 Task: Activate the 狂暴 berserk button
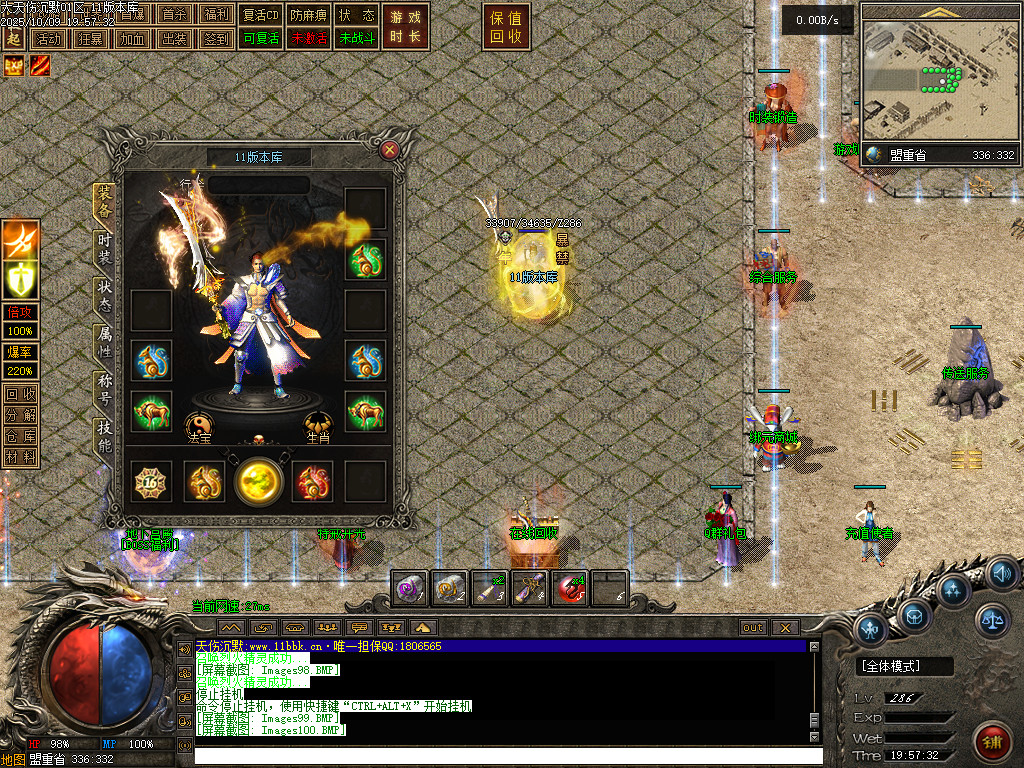pos(89,39)
